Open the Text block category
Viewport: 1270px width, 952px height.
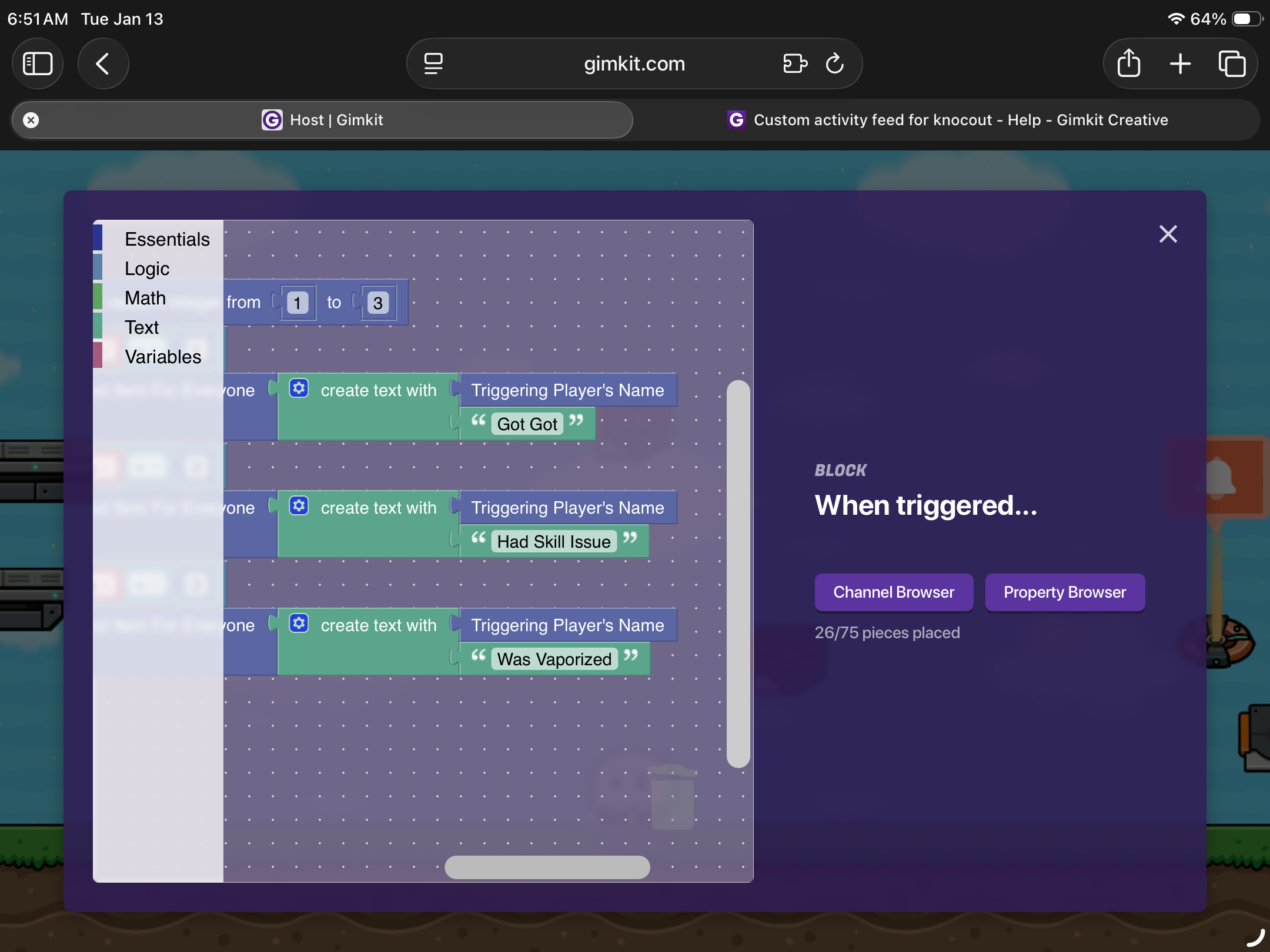pyautogui.click(x=142, y=327)
